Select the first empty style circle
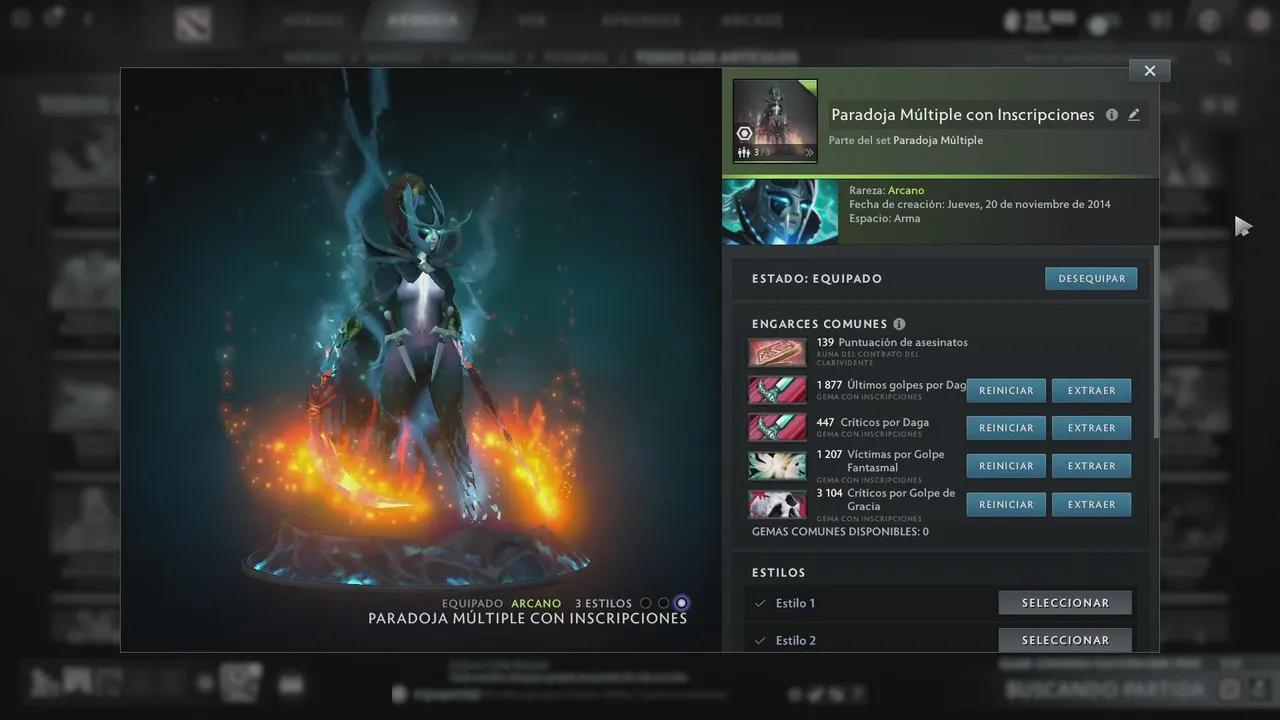 pyautogui.click(x=646, y=602)
